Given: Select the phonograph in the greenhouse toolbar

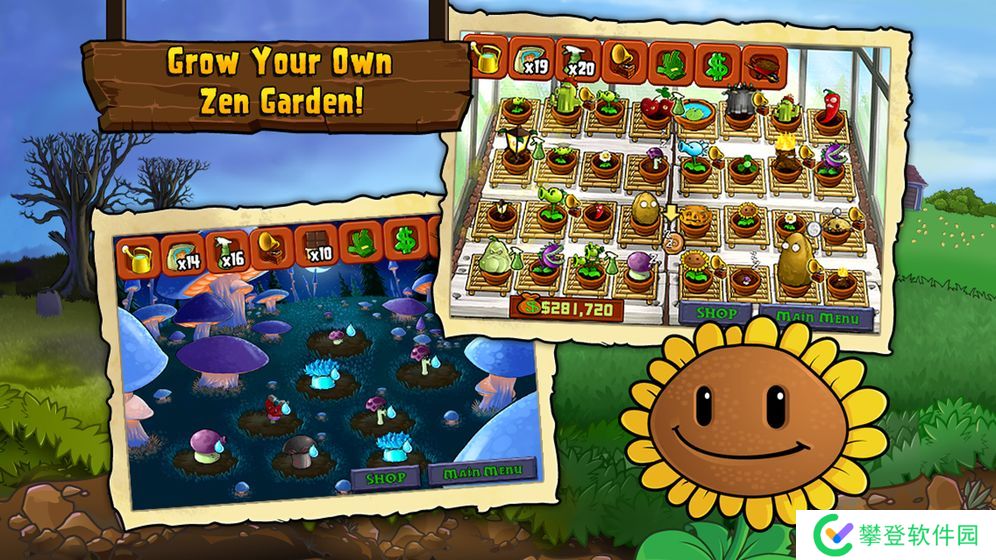Looking at the screenshot, I should click(624, 61).
